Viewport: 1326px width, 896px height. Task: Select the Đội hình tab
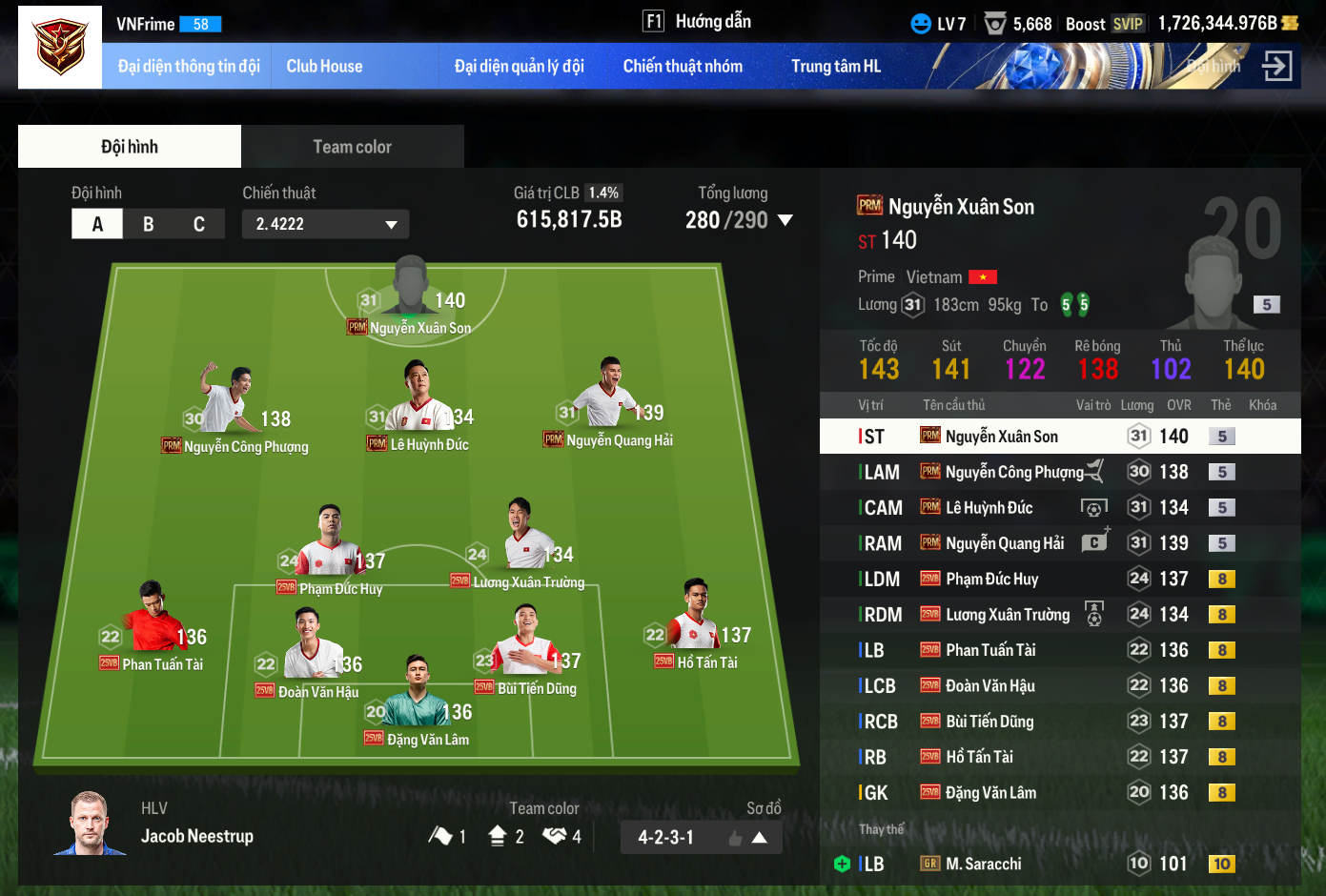tap(130, 147)
